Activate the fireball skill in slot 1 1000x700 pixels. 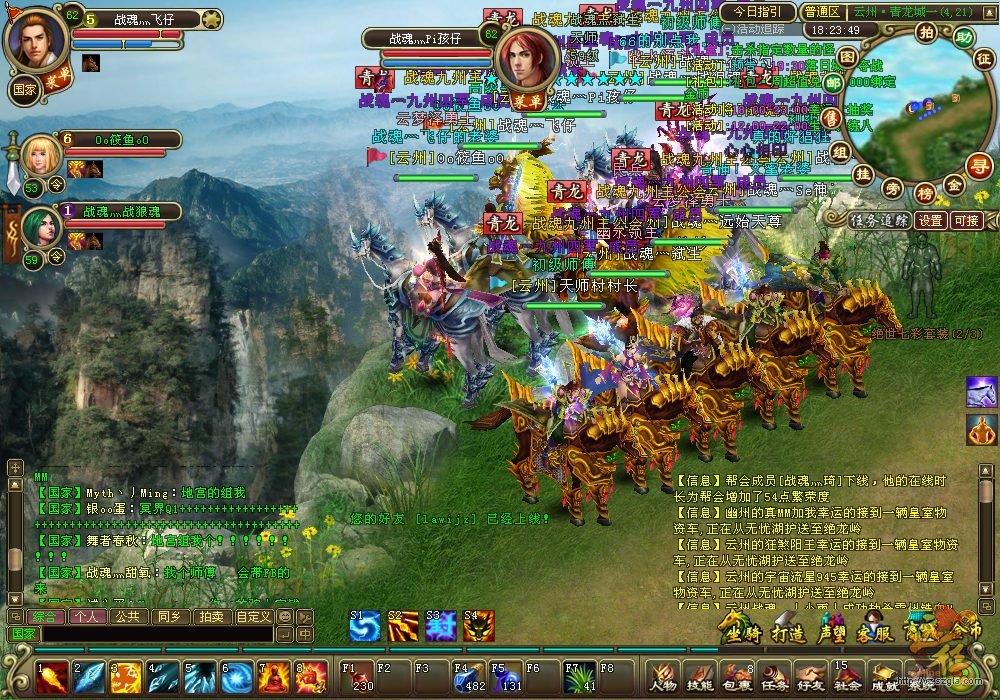coord(53,678)
